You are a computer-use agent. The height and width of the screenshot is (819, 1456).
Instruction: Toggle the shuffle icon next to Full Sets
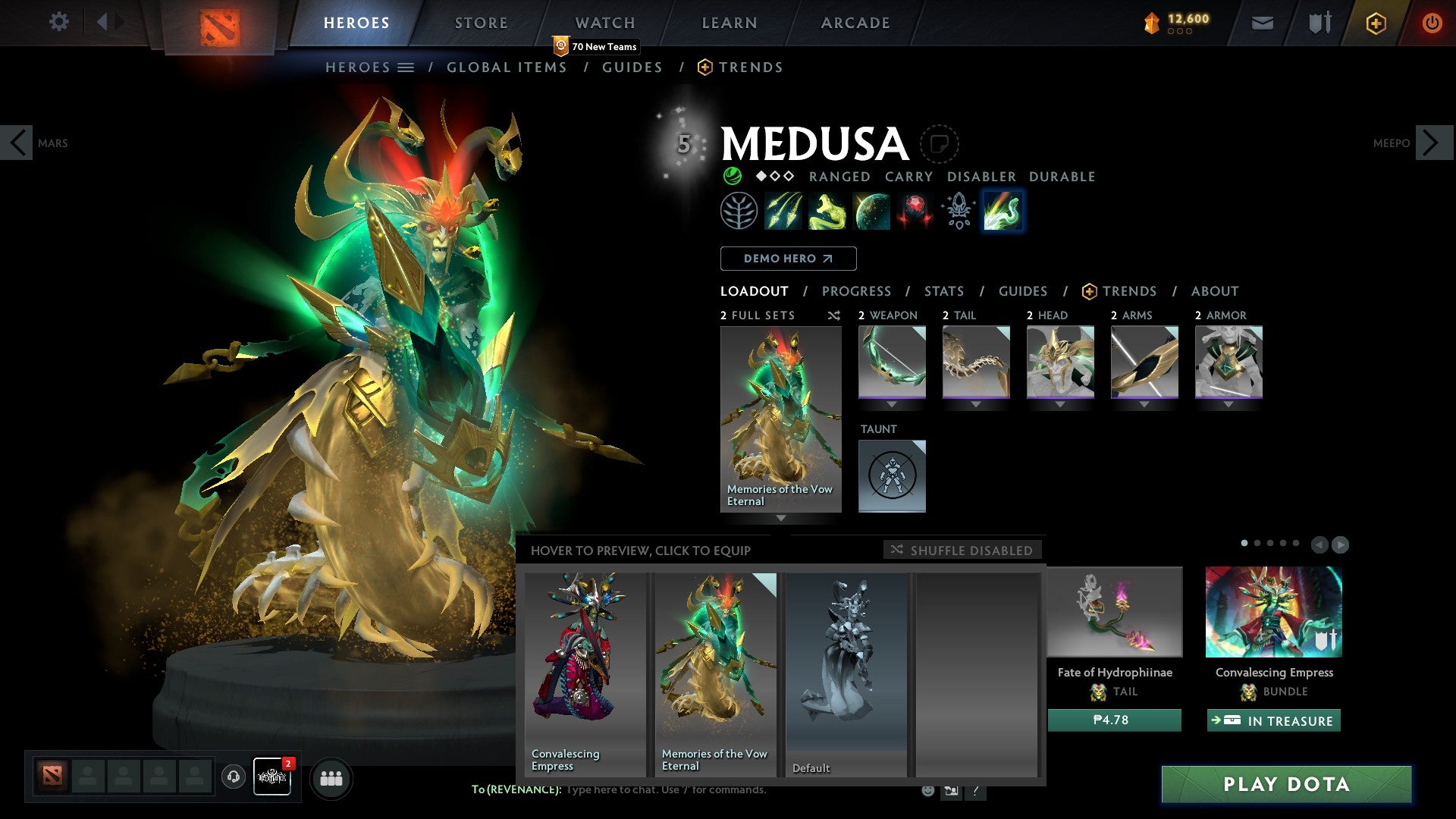click(x=833, y=315)
